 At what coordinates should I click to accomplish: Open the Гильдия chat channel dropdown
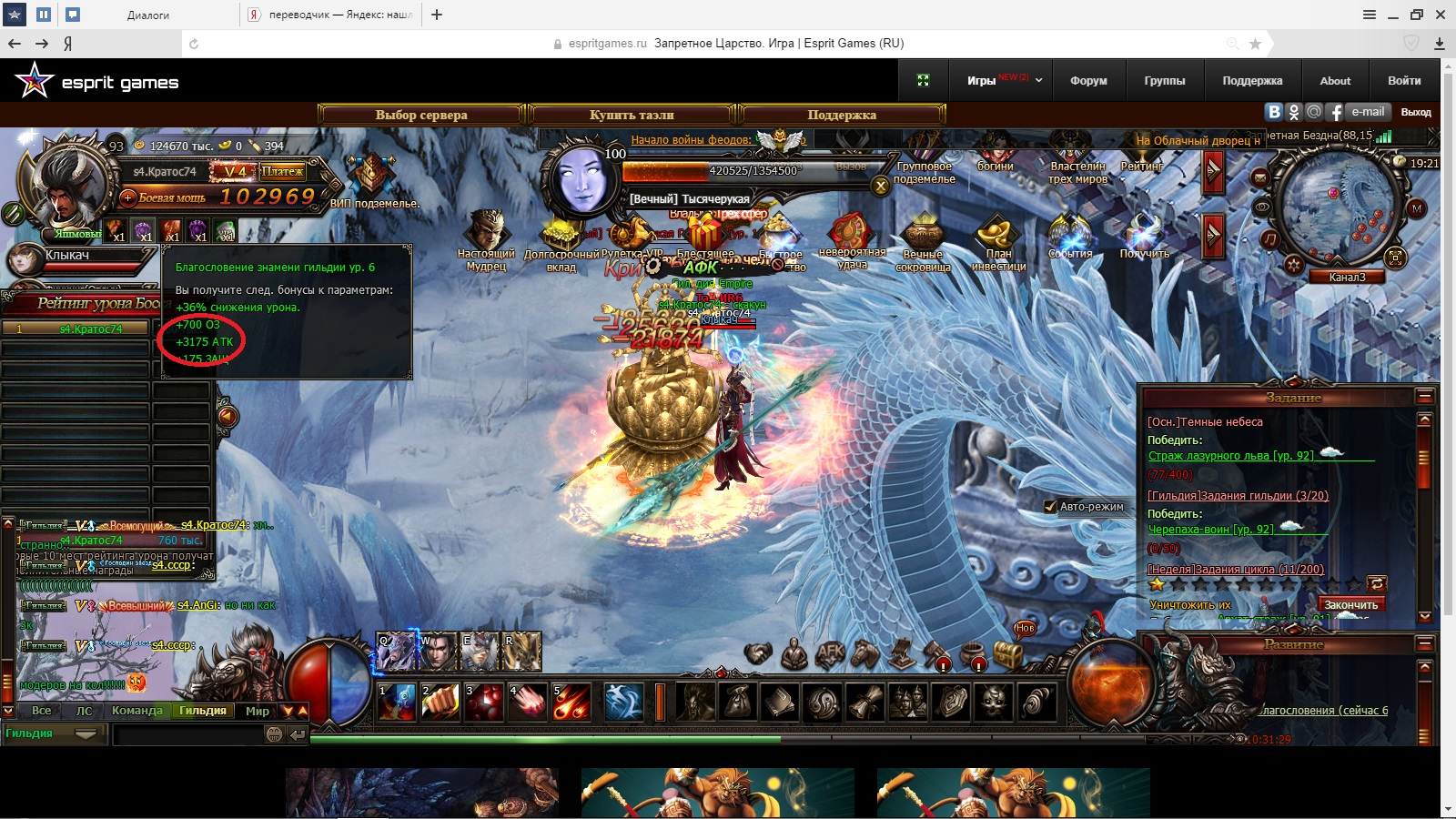click(86, 733)
